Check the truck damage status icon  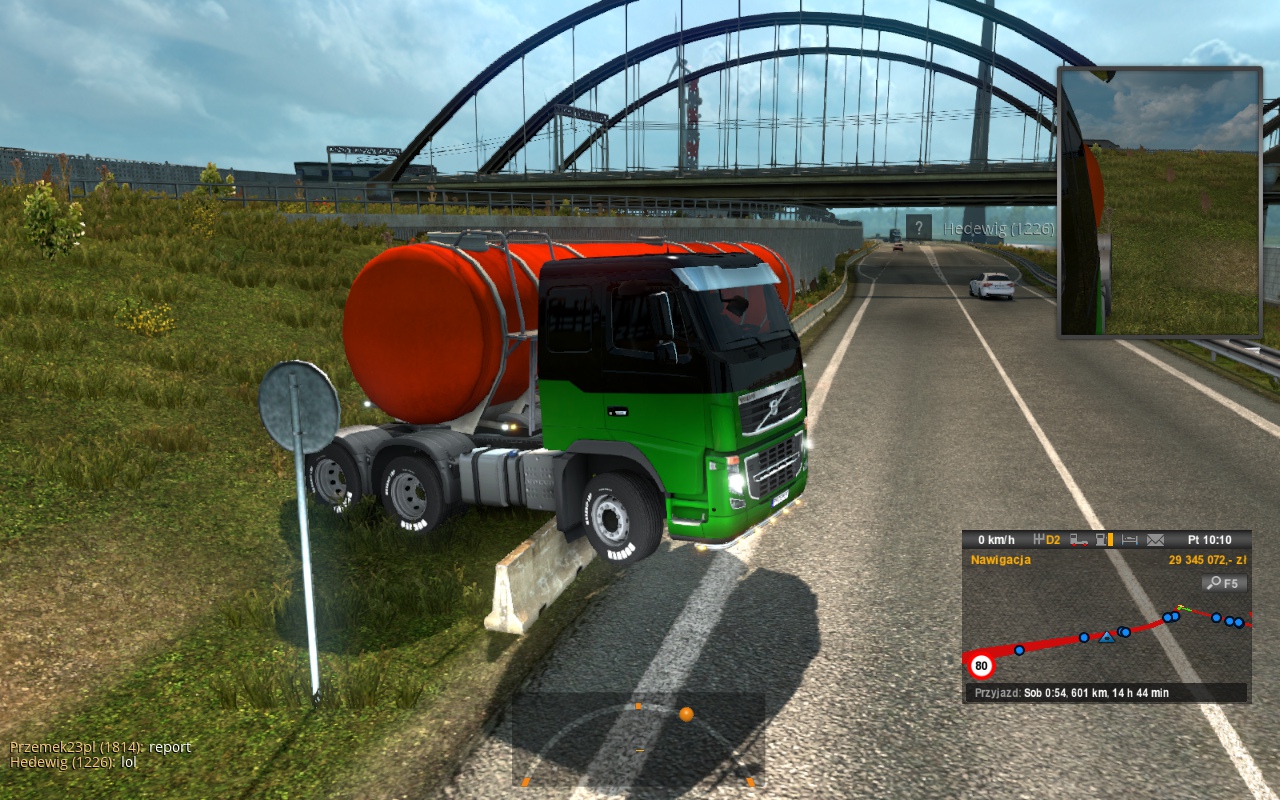[1079, 540]
